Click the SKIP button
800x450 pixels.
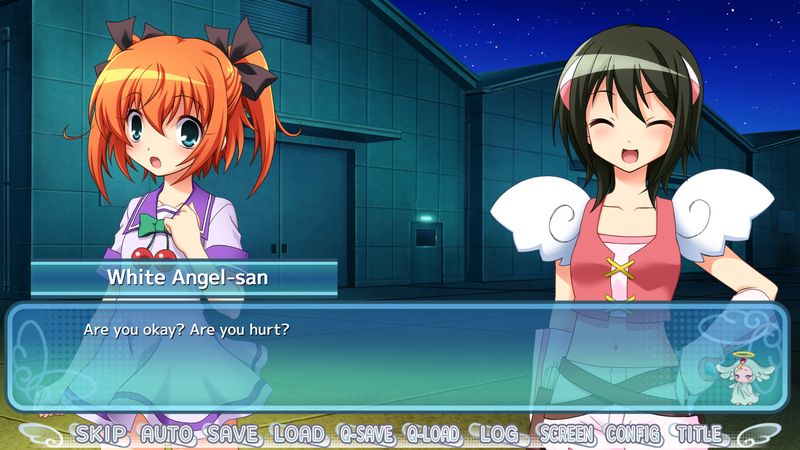click(x=102, y=435)
